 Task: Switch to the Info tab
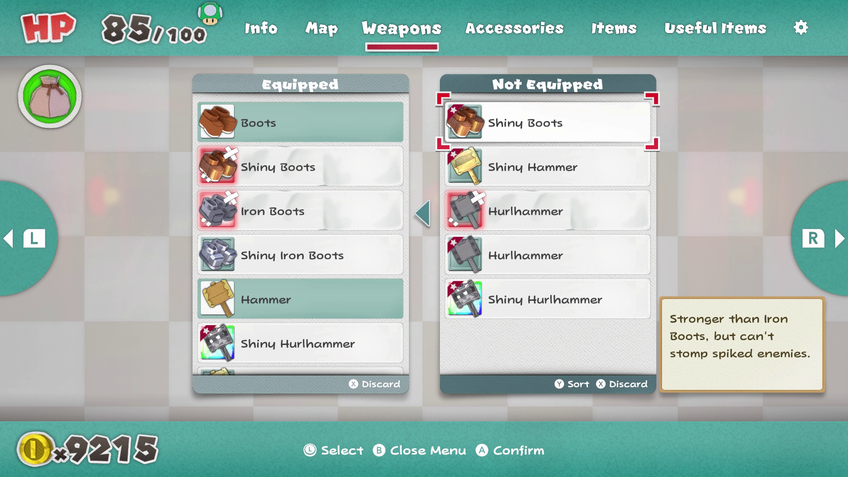pyautogui.click(x=261, y=28)
